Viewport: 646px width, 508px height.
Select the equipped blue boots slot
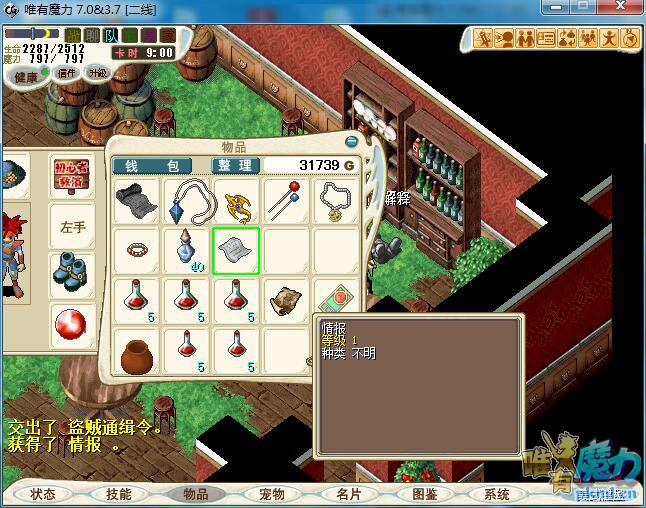click(x=73, y=272)
